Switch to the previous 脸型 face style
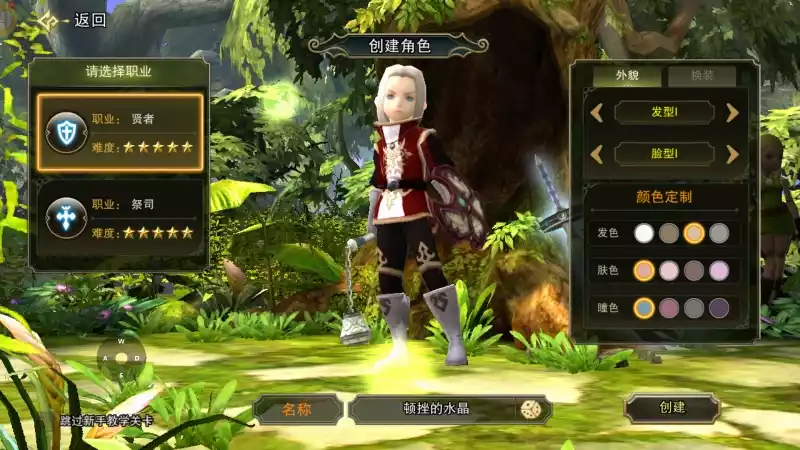 click(597, 154)
